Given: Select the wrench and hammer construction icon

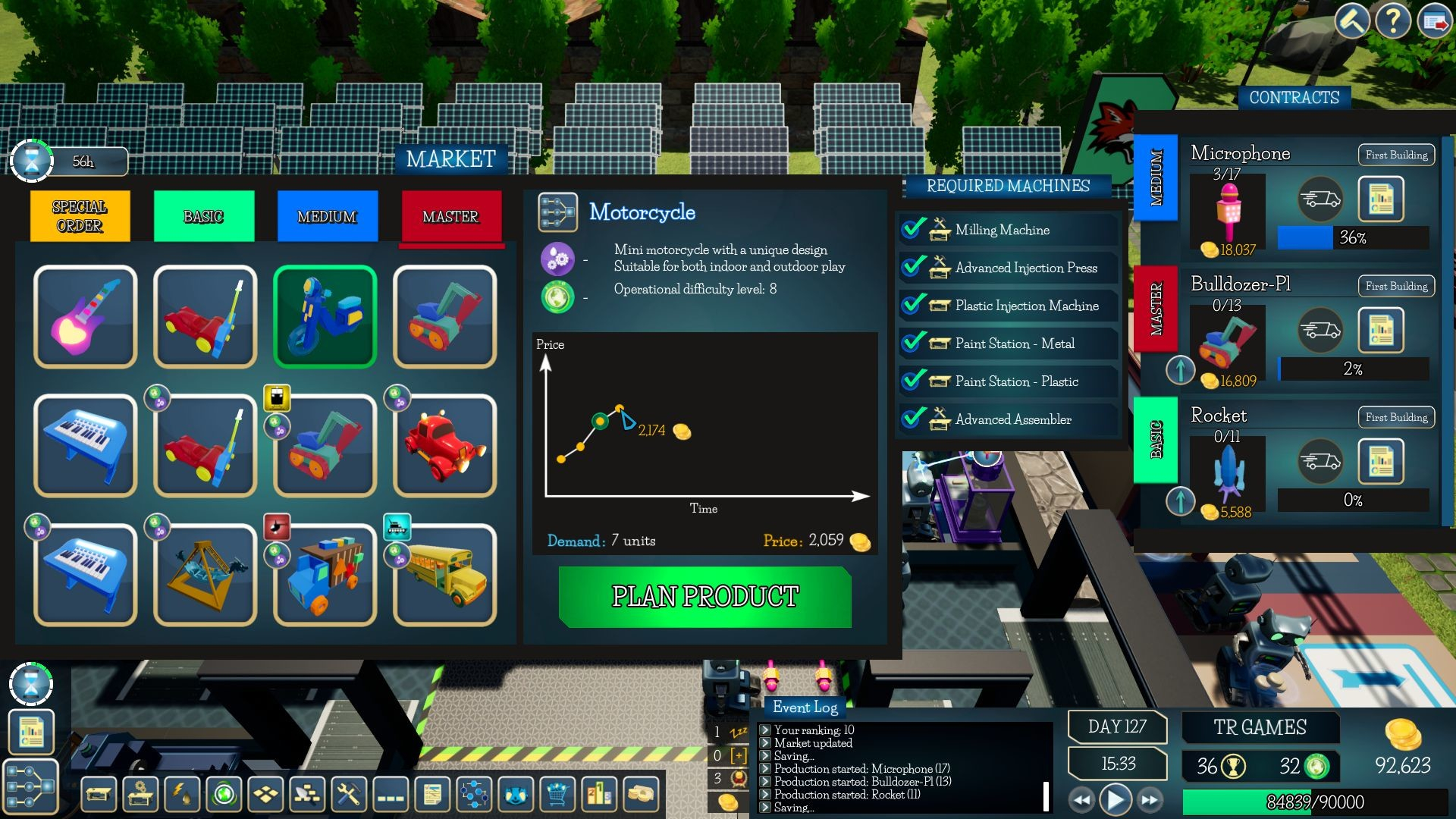Looking at the screenshot, I should point(347,795).
